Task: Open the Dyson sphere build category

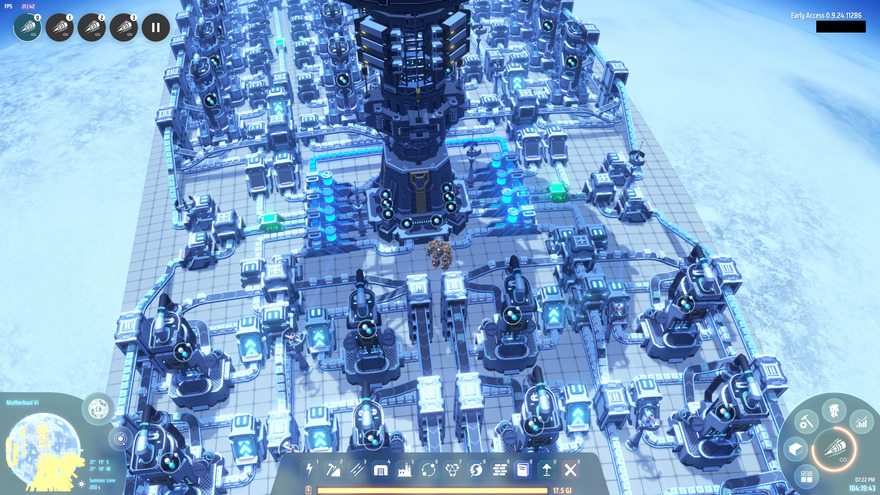Action: (477, 469)
